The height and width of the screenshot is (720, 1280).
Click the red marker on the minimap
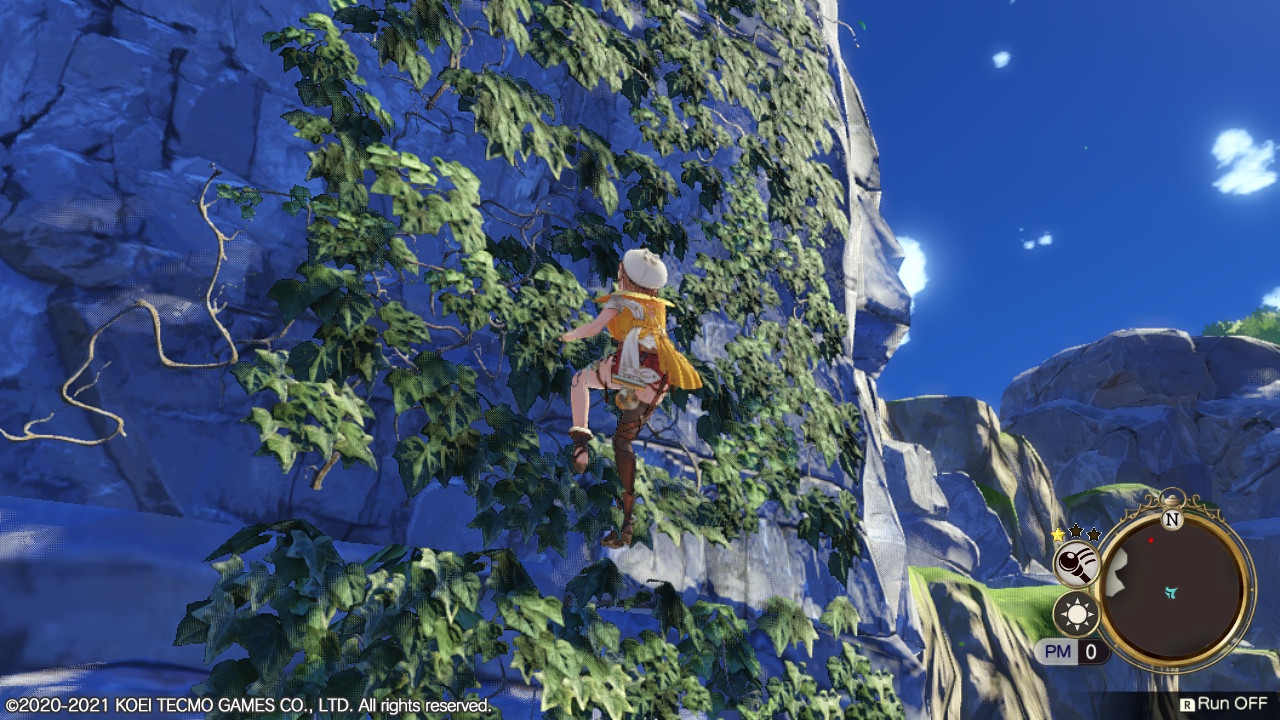pos(1151,541)
